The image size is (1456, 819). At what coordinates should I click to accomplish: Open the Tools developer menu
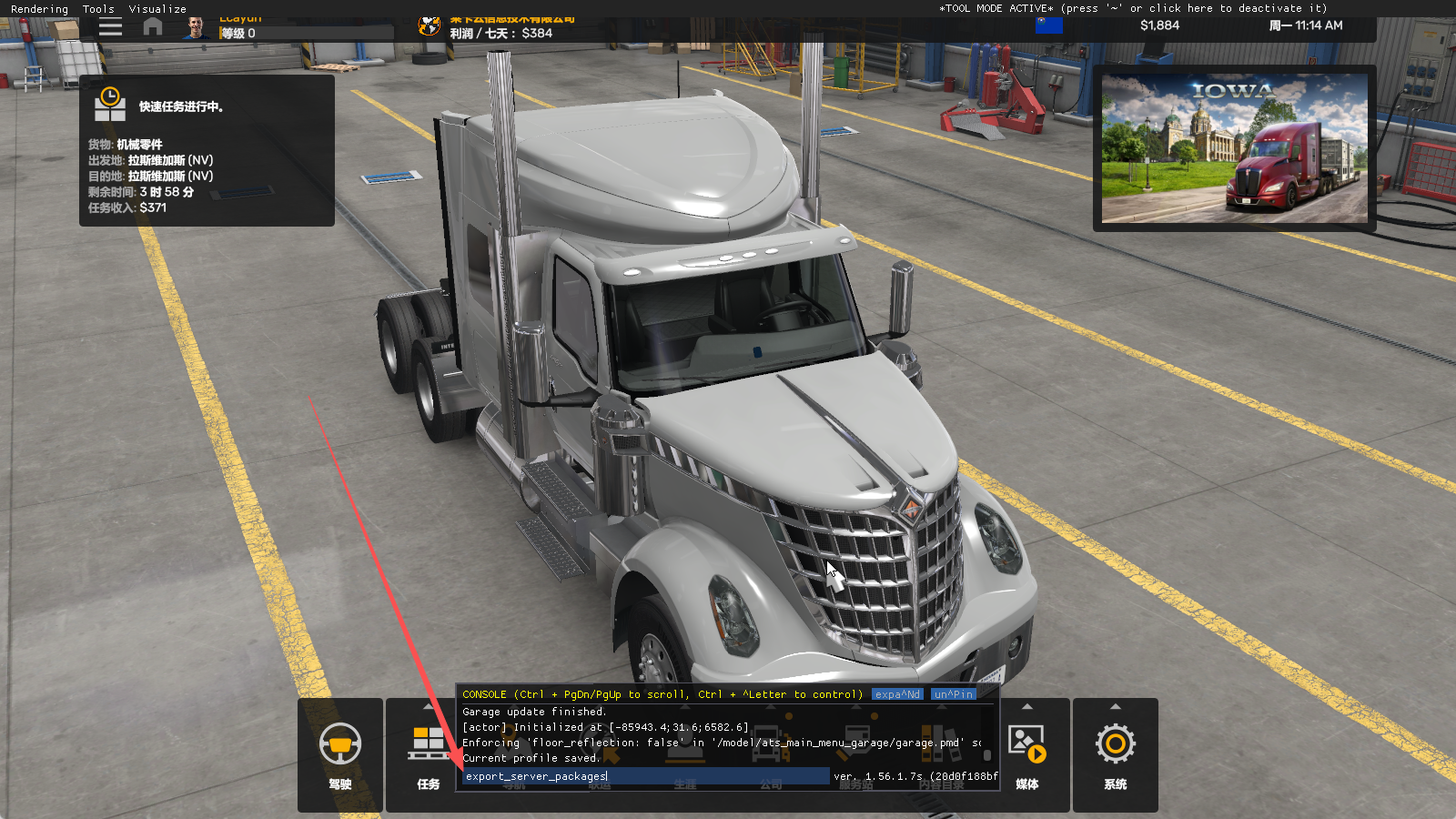point(98,9)
